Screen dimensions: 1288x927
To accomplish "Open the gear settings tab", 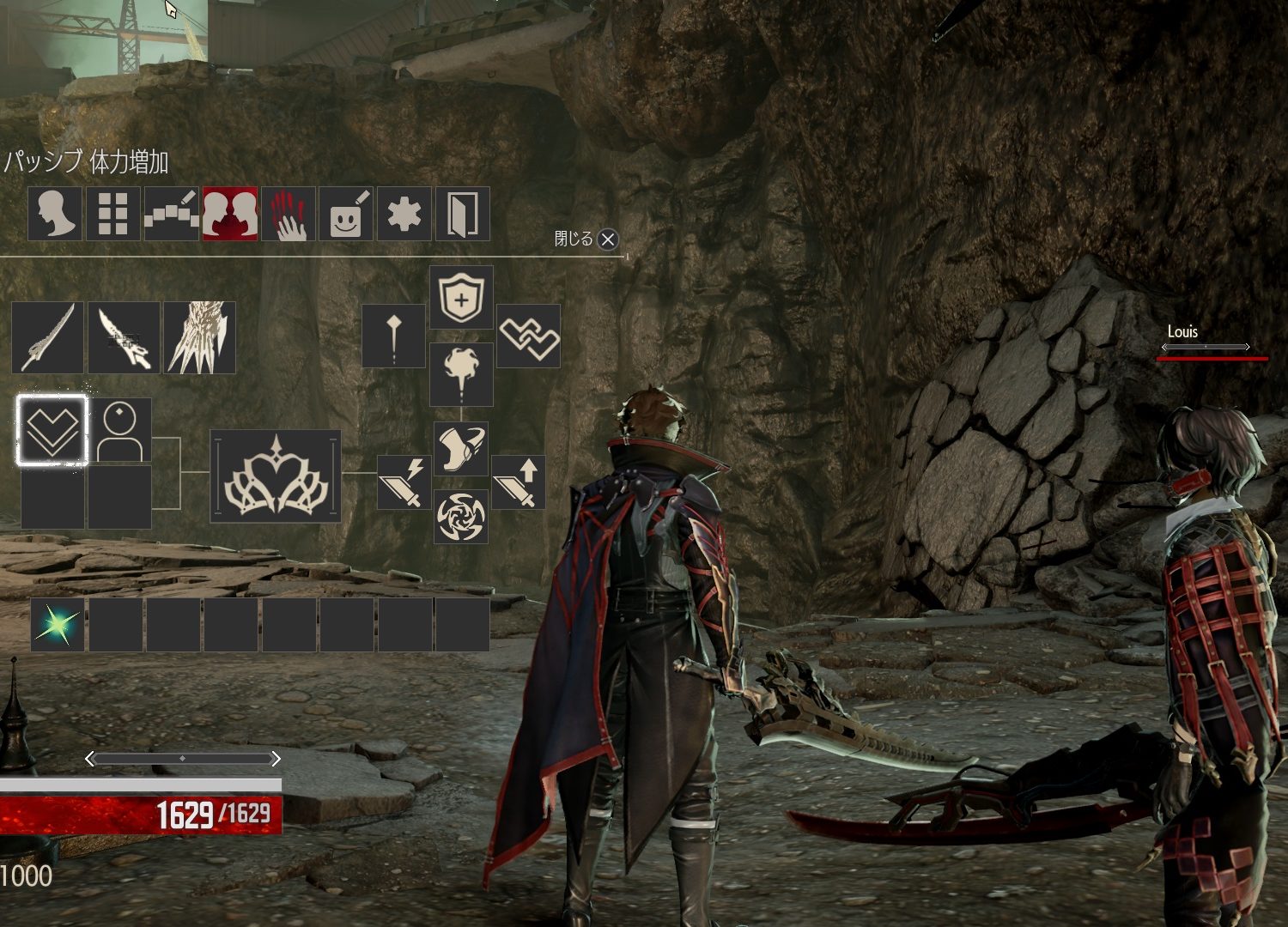I will (404, 214).
